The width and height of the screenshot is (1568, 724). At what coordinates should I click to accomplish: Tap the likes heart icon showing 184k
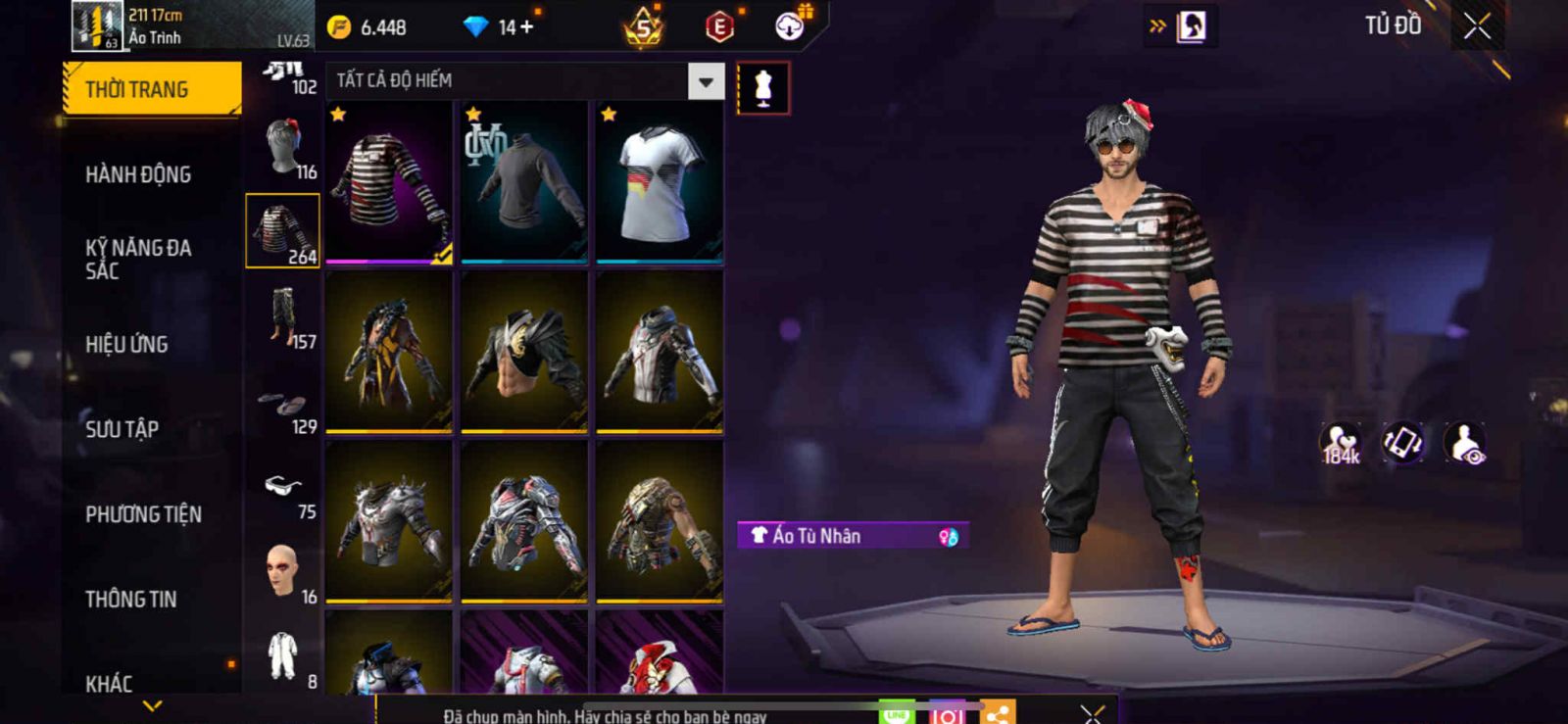pos(1340,443)
